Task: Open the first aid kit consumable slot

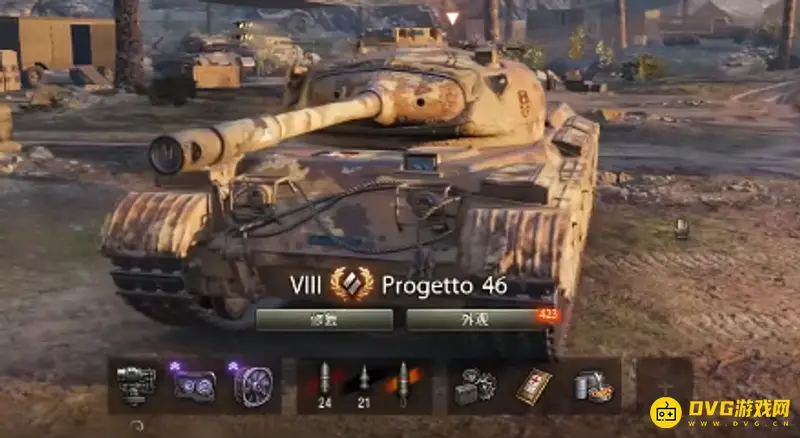Action: tap(532, 385)
